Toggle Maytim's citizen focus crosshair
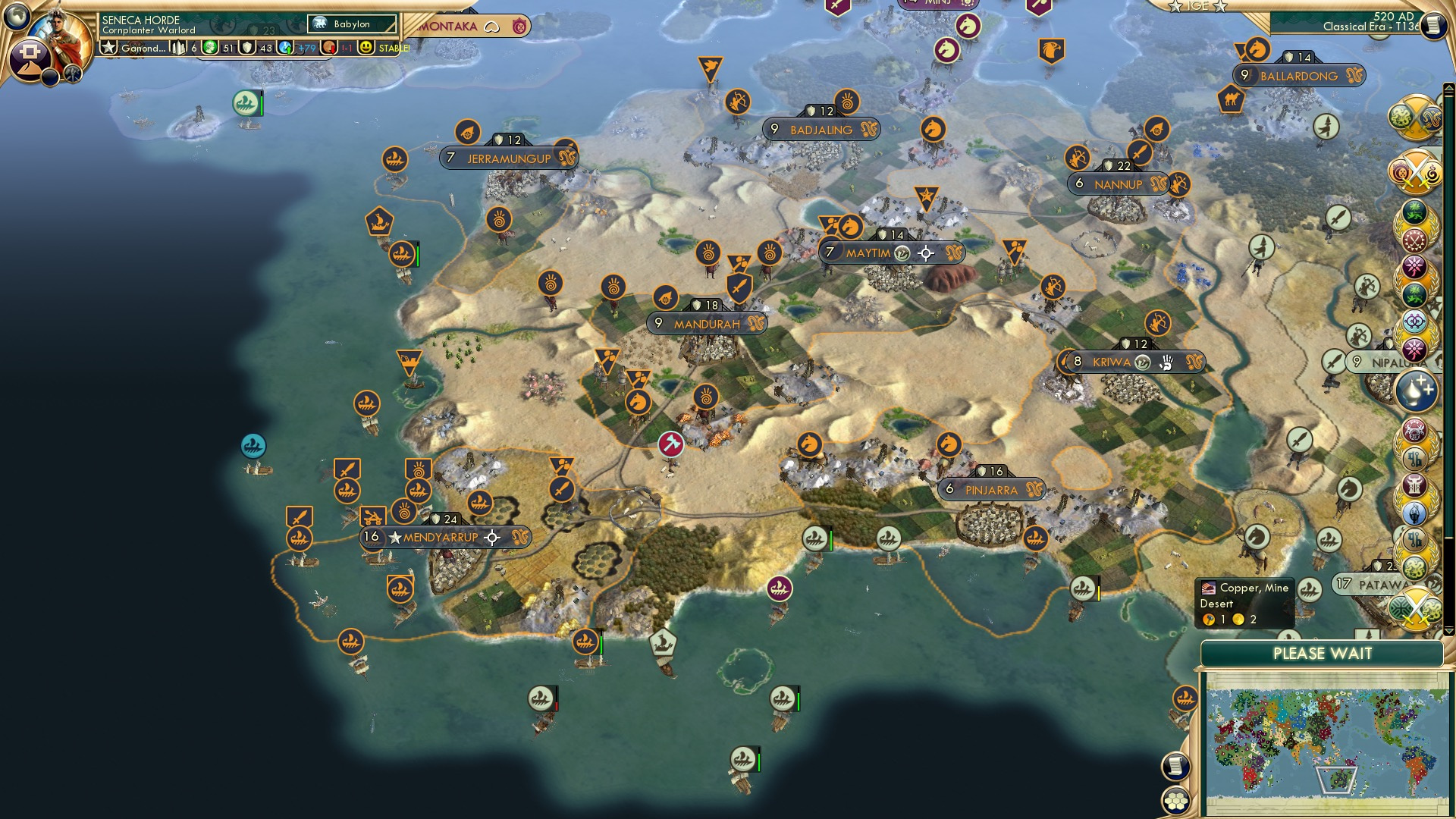 point(926,253)
